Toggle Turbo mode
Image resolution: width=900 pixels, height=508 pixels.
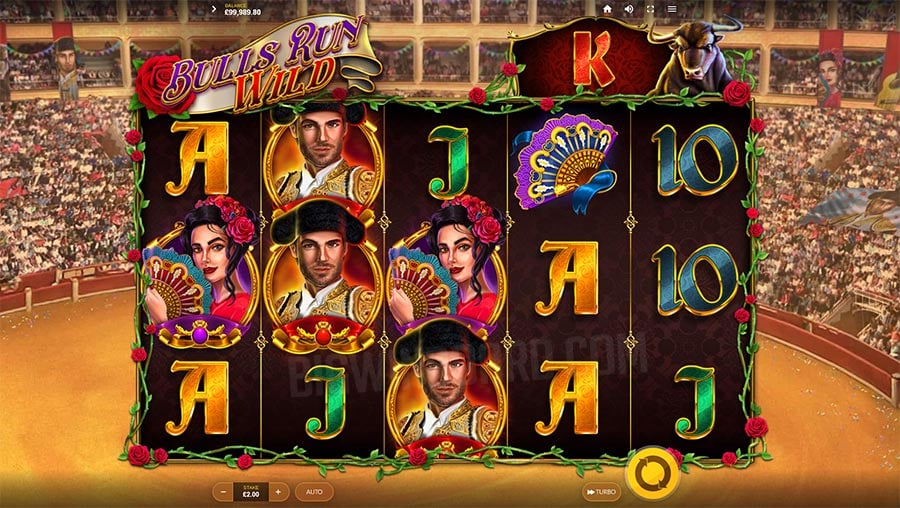601,492
